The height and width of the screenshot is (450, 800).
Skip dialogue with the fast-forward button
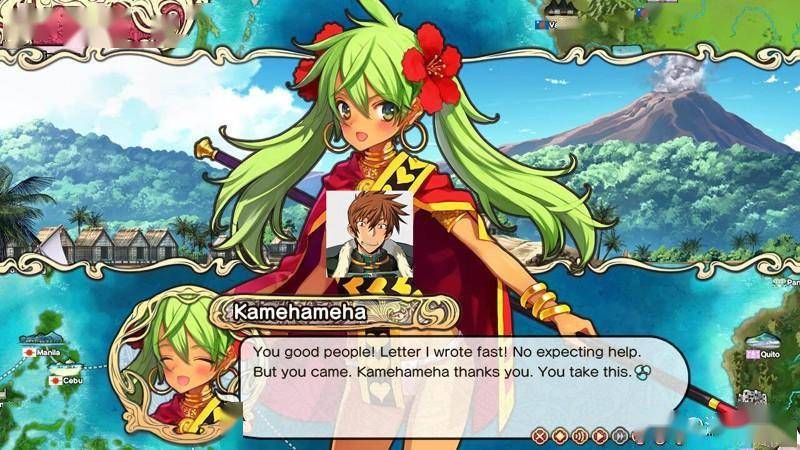coord(619,435)
